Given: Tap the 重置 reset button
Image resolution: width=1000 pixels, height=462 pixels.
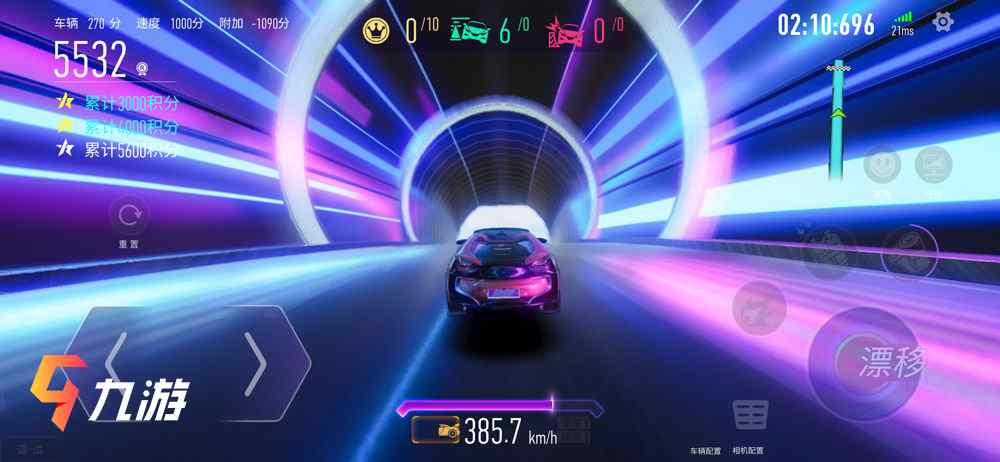Looking at the screenshot, I should [128, 215].
